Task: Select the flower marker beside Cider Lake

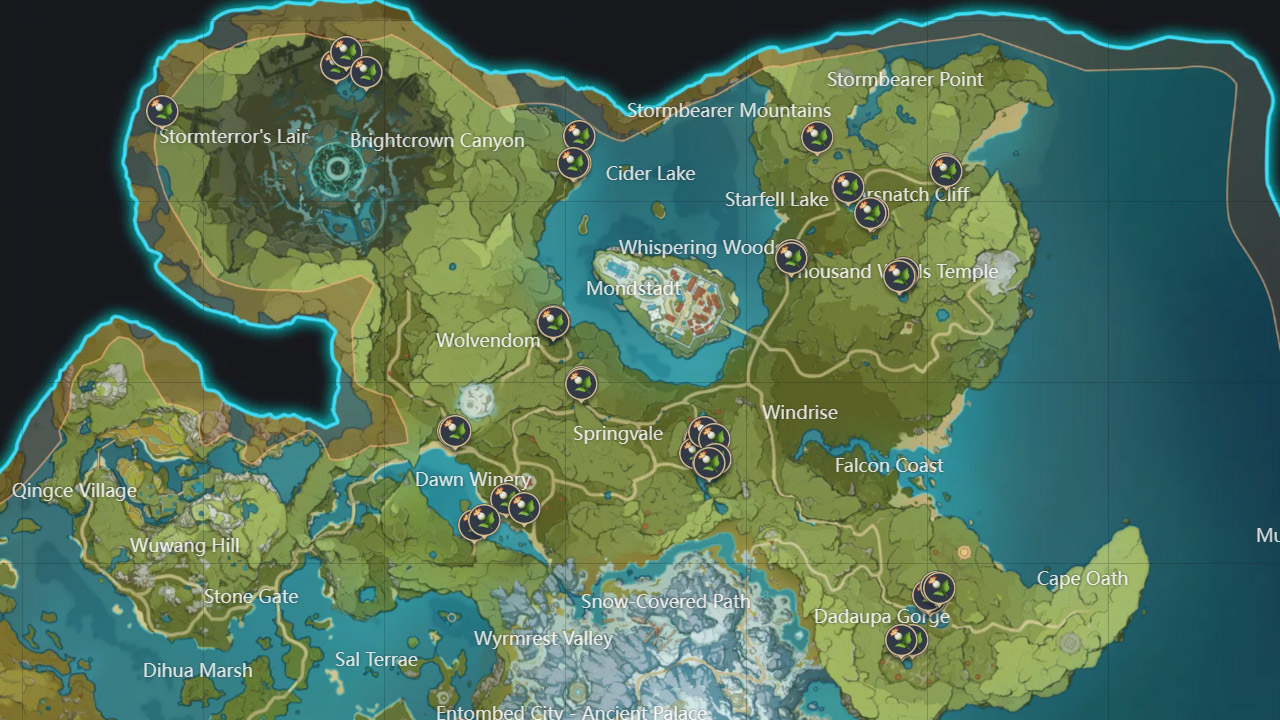Action: (573, 163)
